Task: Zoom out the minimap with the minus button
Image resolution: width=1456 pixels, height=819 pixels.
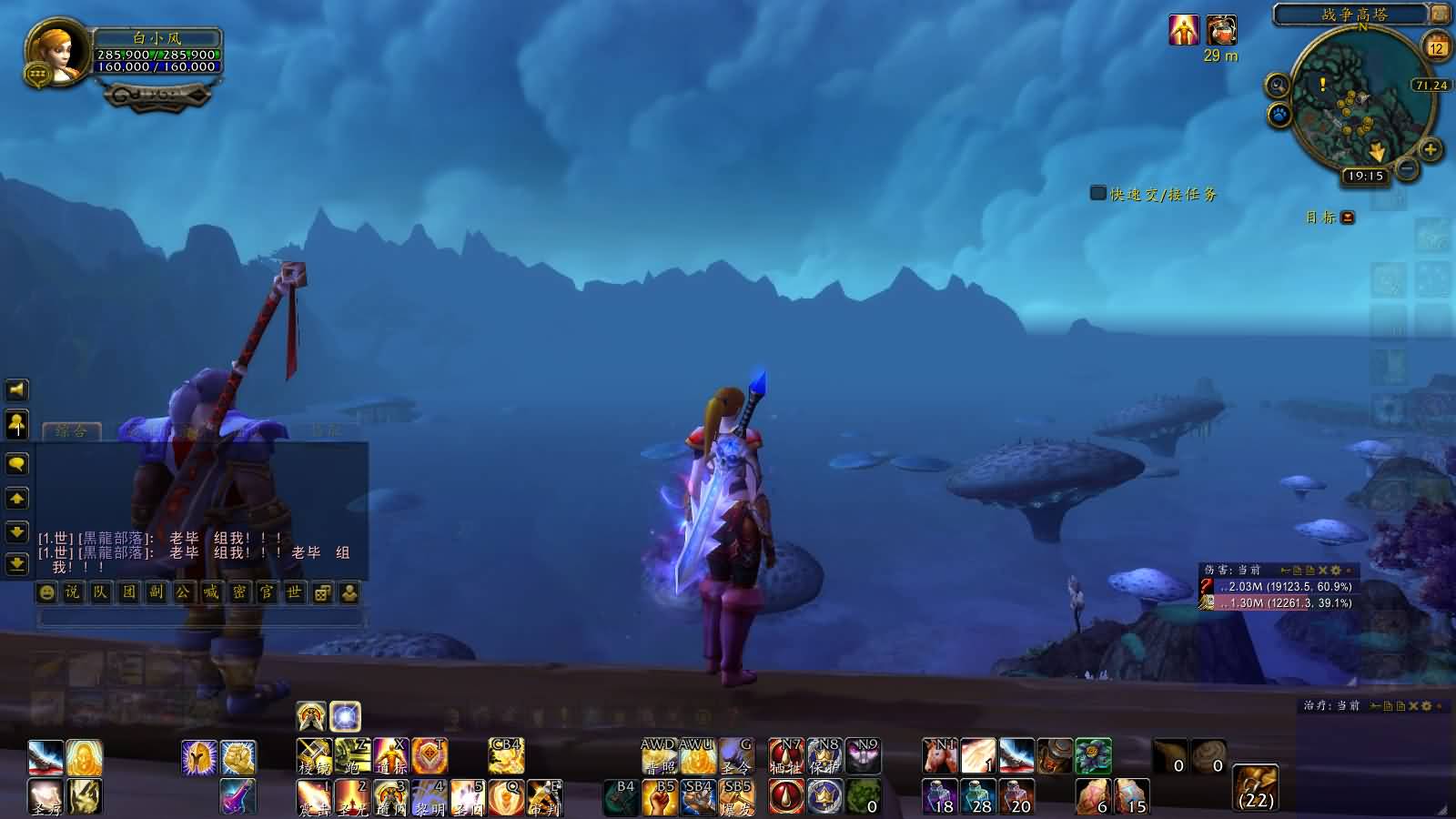Action: tap(1407, 169)
